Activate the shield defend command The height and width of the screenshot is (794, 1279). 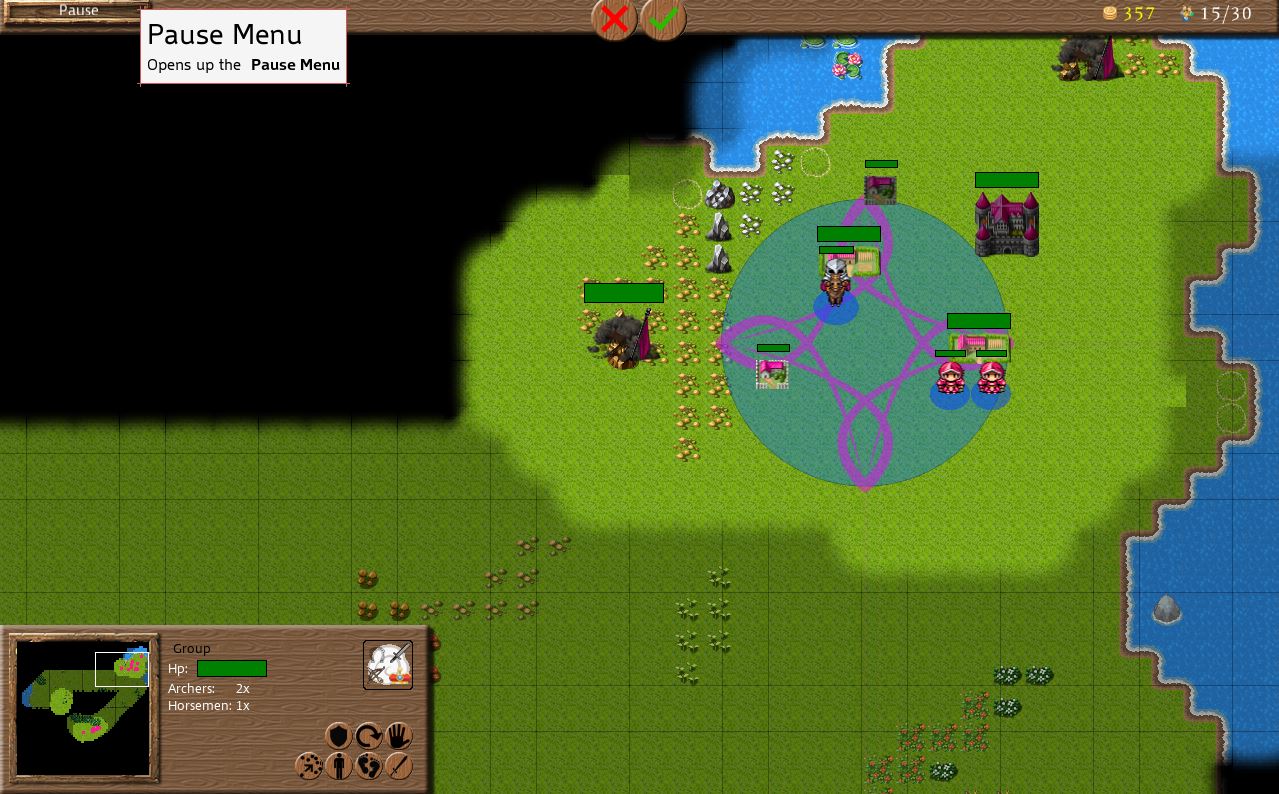339,736
